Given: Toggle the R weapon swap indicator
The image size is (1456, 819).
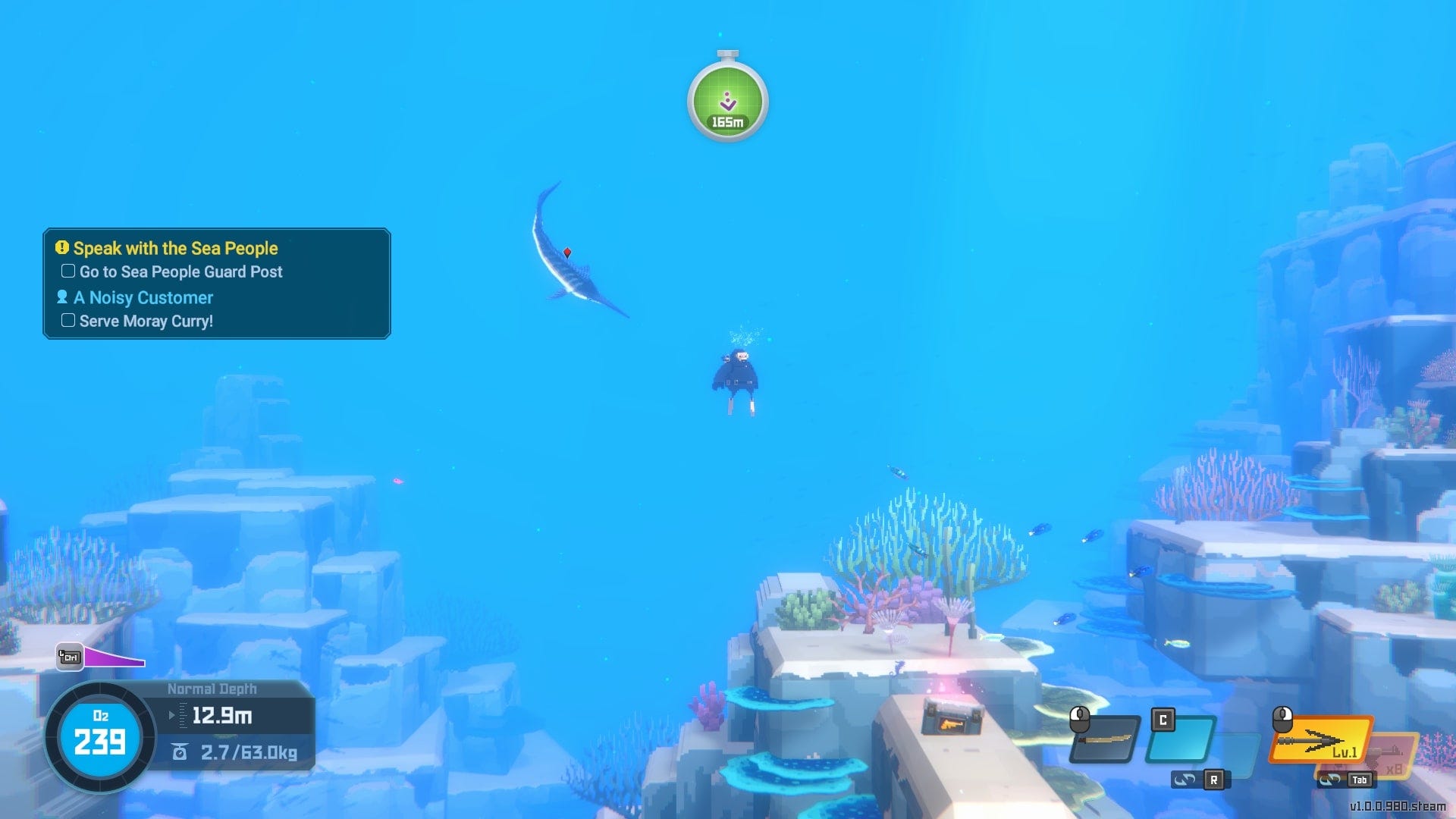Looking at the screenshot, I should tap(1213, 781).
